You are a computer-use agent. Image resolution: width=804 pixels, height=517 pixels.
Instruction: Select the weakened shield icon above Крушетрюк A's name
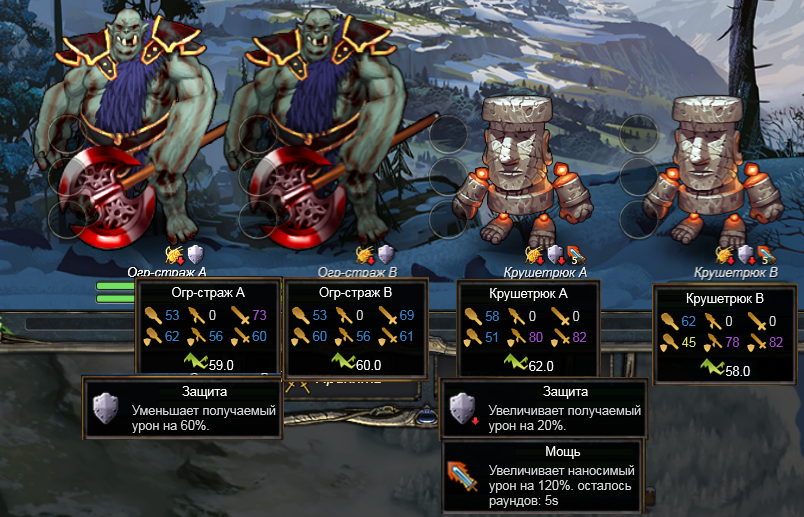(555, 255)
